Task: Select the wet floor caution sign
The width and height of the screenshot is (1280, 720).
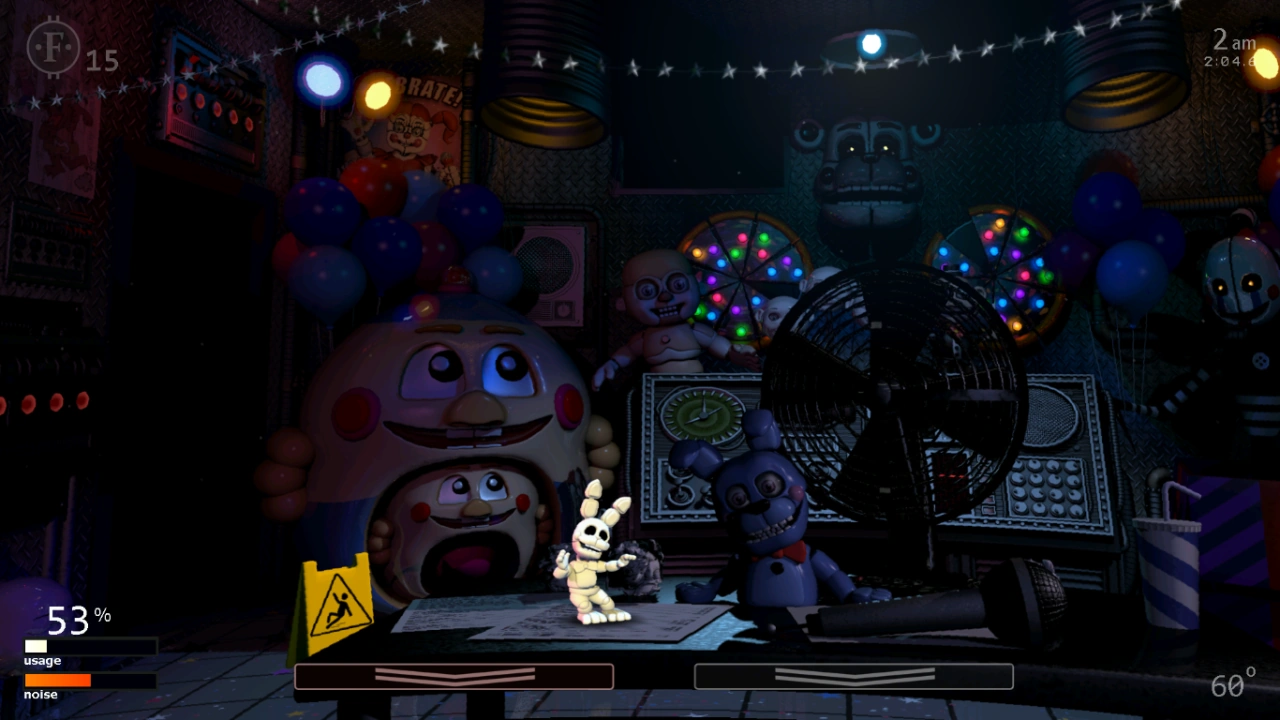Action: tap(335, 600)
